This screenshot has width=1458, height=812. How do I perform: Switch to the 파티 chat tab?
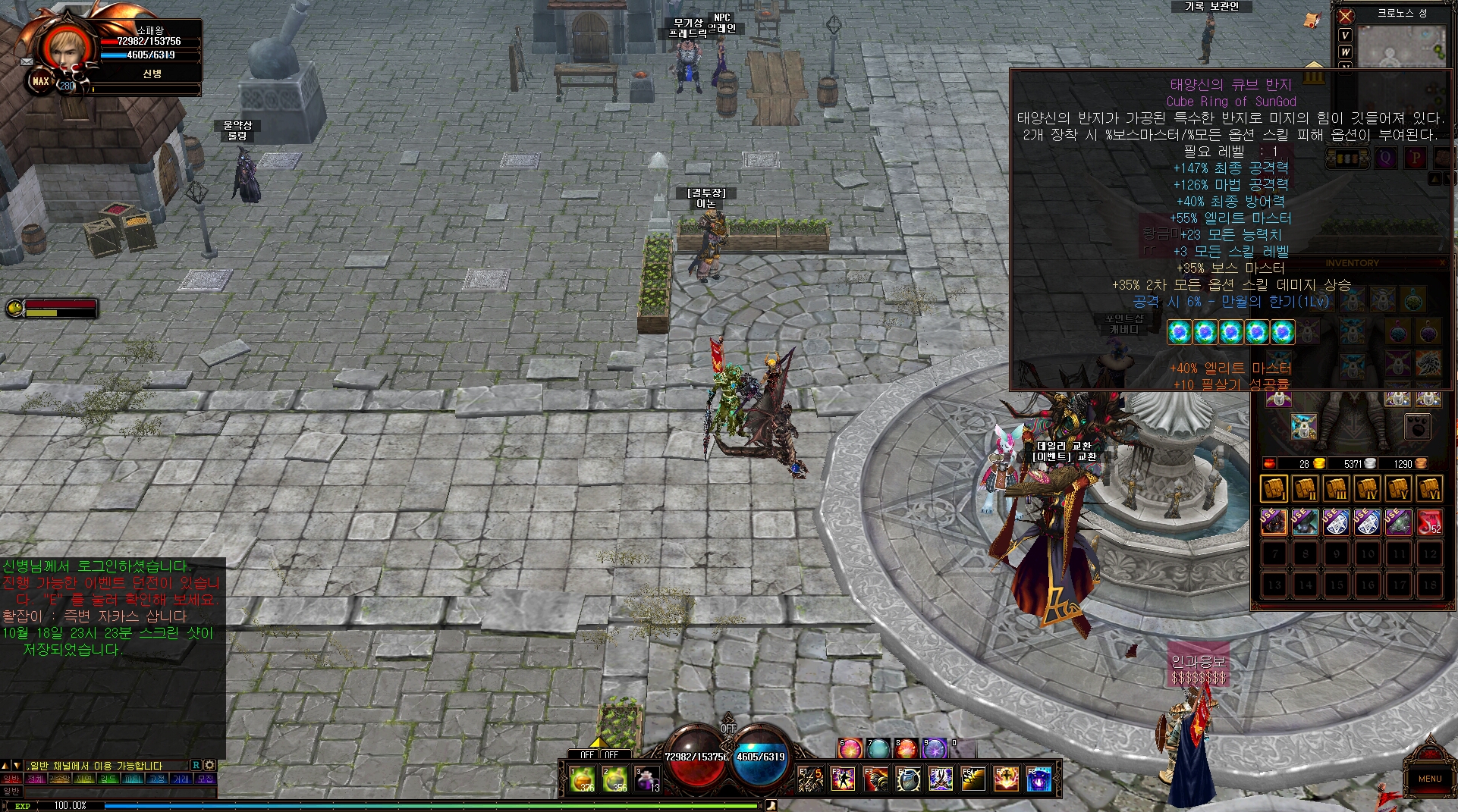[133, 779]
